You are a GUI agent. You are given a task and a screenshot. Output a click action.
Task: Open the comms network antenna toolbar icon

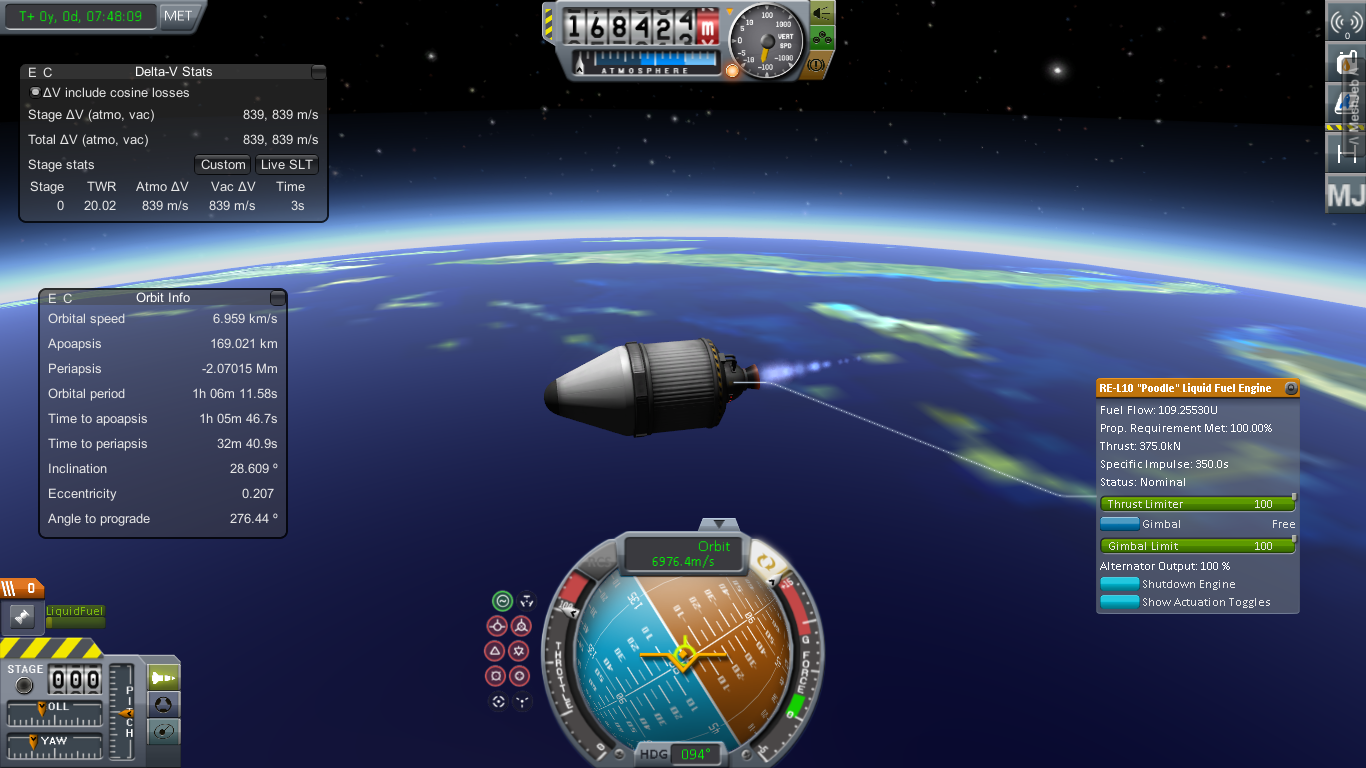tap(1346, 22)
